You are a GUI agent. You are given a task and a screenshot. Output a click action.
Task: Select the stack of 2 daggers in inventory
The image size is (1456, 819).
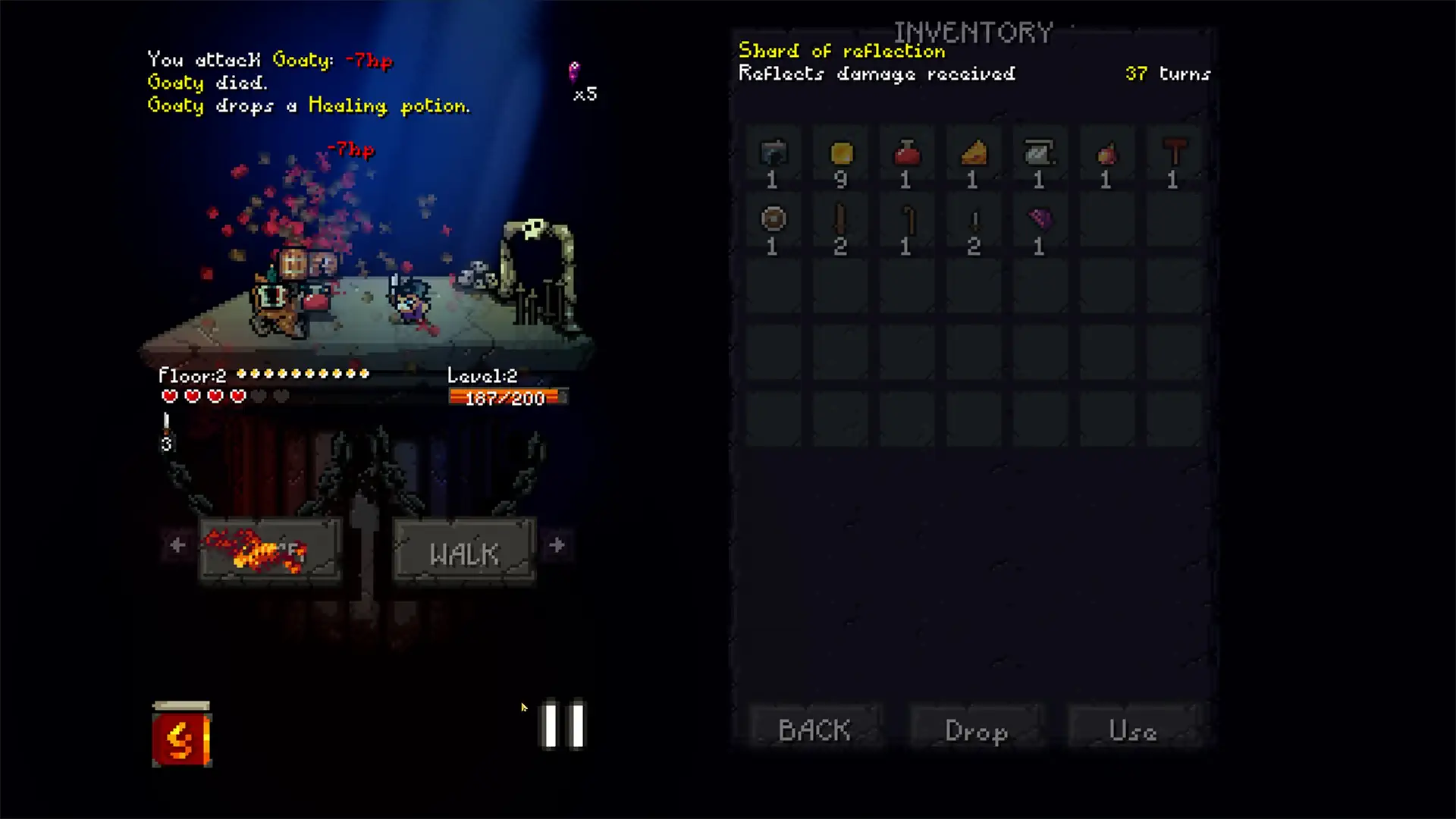[x=973, y=220]
